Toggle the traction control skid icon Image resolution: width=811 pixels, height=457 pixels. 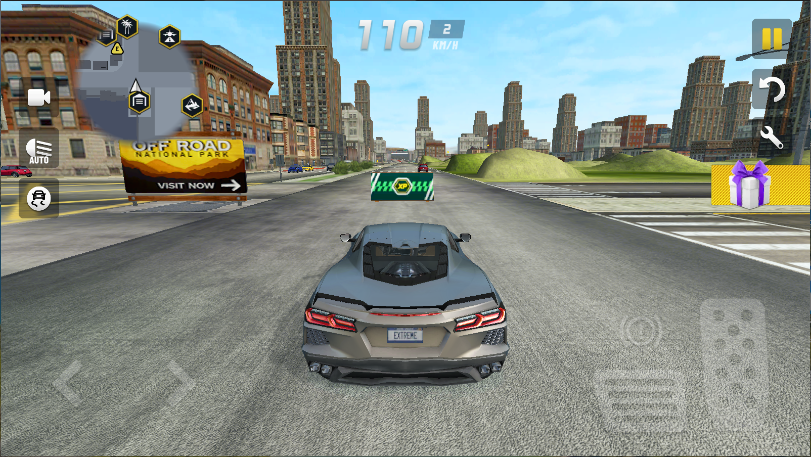[x=39, y=197]
